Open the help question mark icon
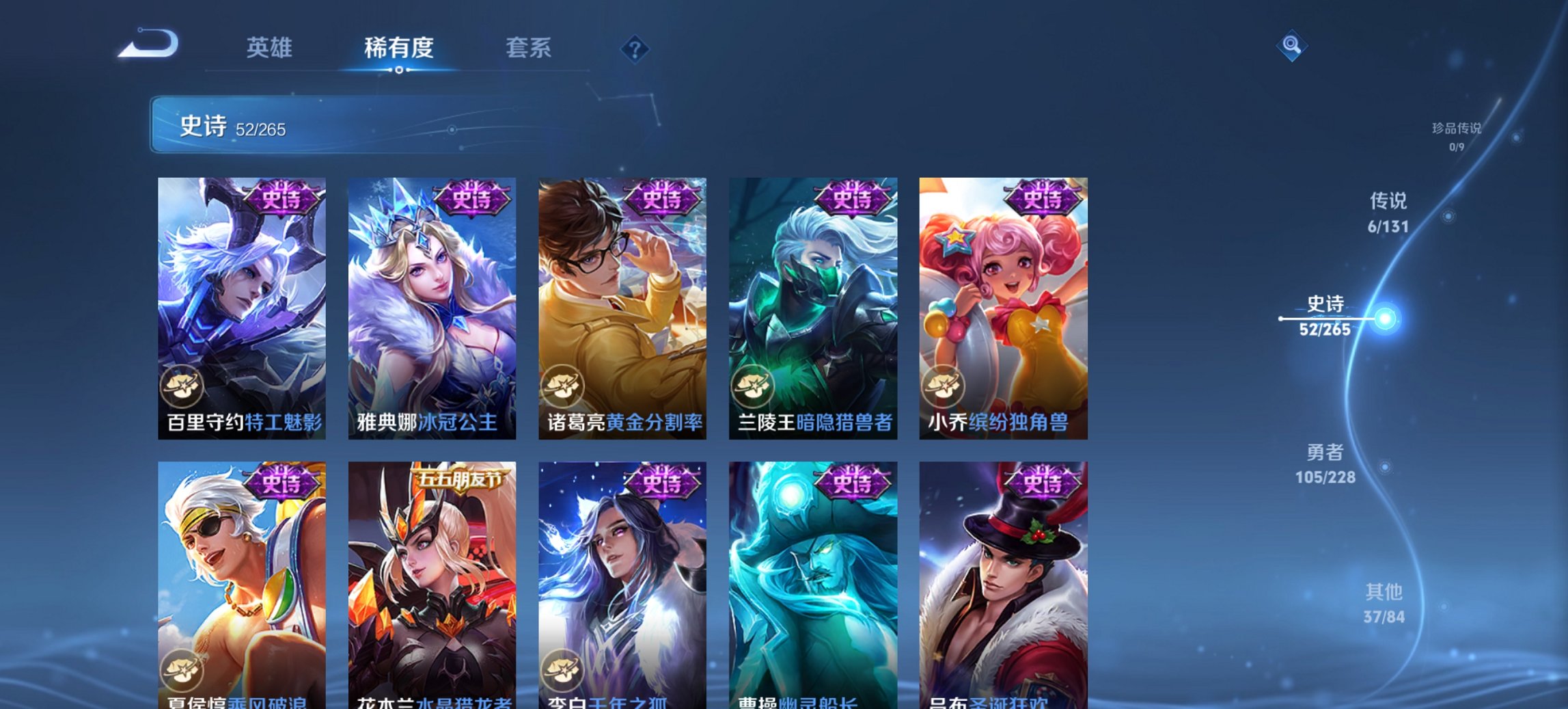Screen dimensions: 1568x709 coord(635,49)
